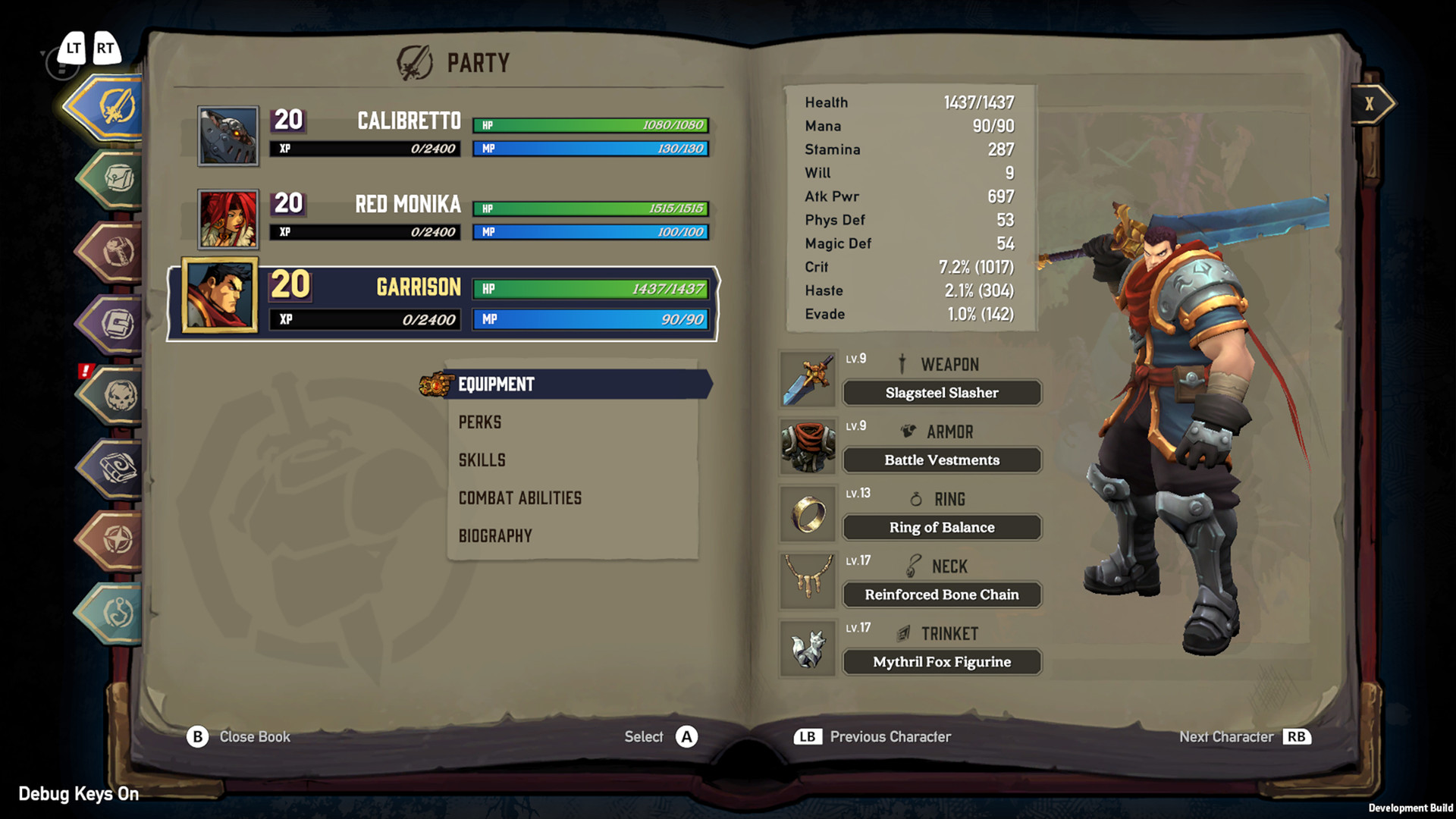
Task: Pick the Mythril Fox Figurine trinket slot
Action: pyautogui.click(x=942, y=662)
